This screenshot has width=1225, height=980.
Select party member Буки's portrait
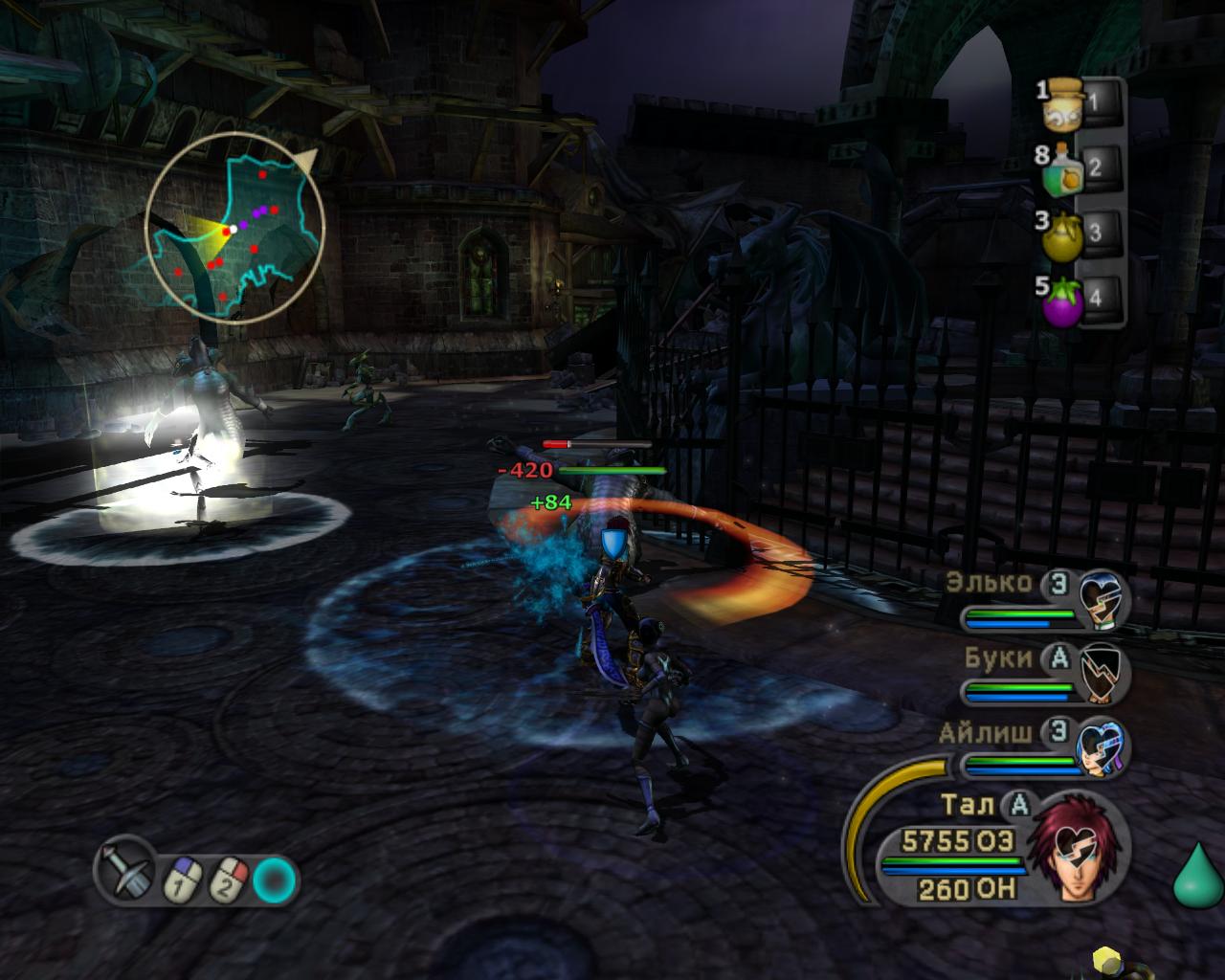(1102, 675)
